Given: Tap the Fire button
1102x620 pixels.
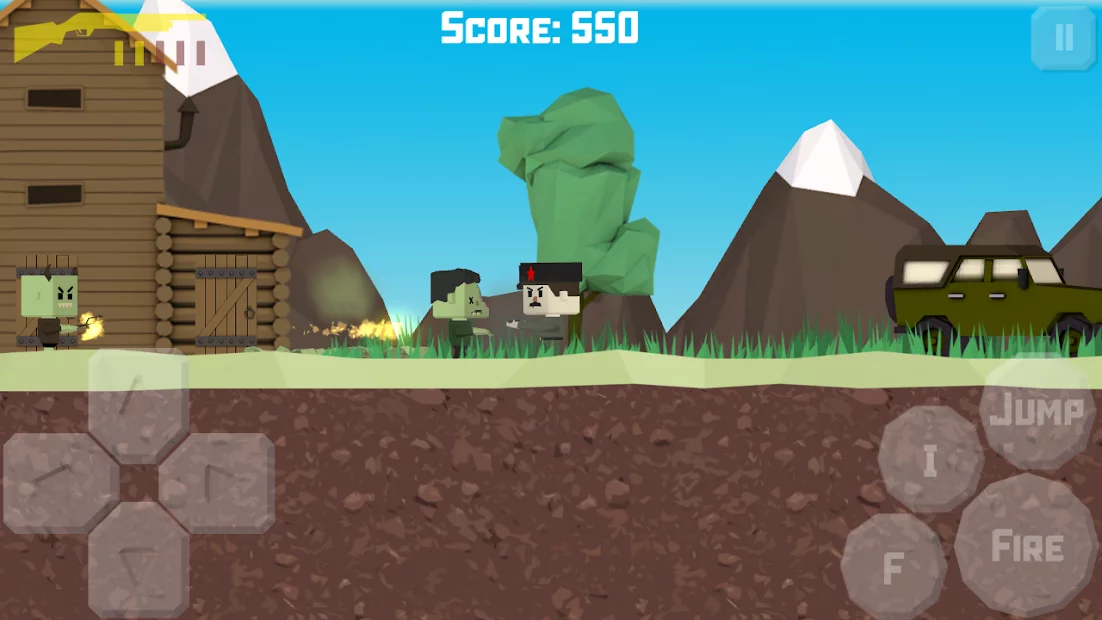Looking at the screenshot, I should (1026, 546).
